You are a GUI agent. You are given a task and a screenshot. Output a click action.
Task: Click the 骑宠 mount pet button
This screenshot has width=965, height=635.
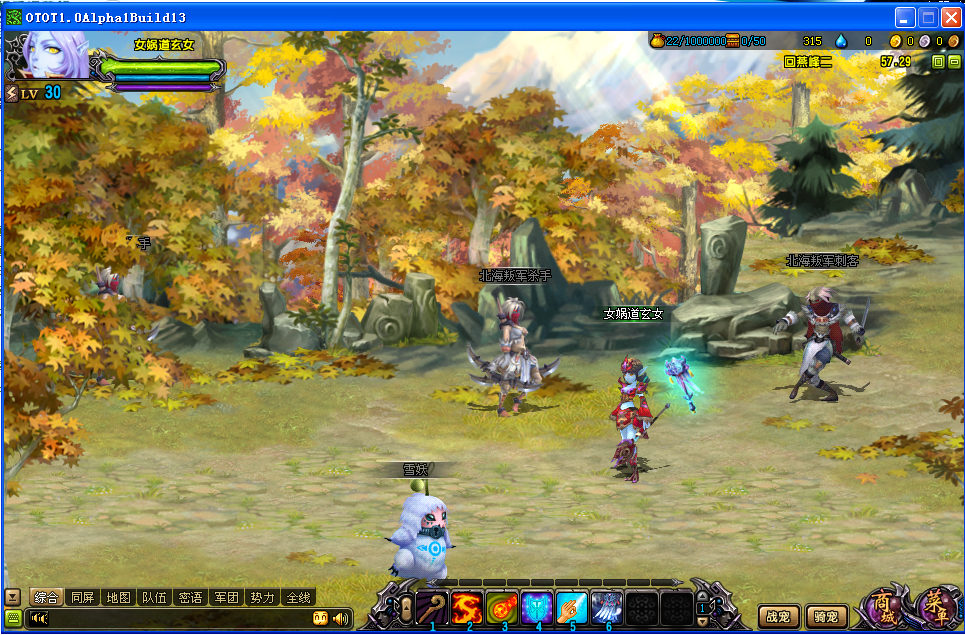[827, 617]
